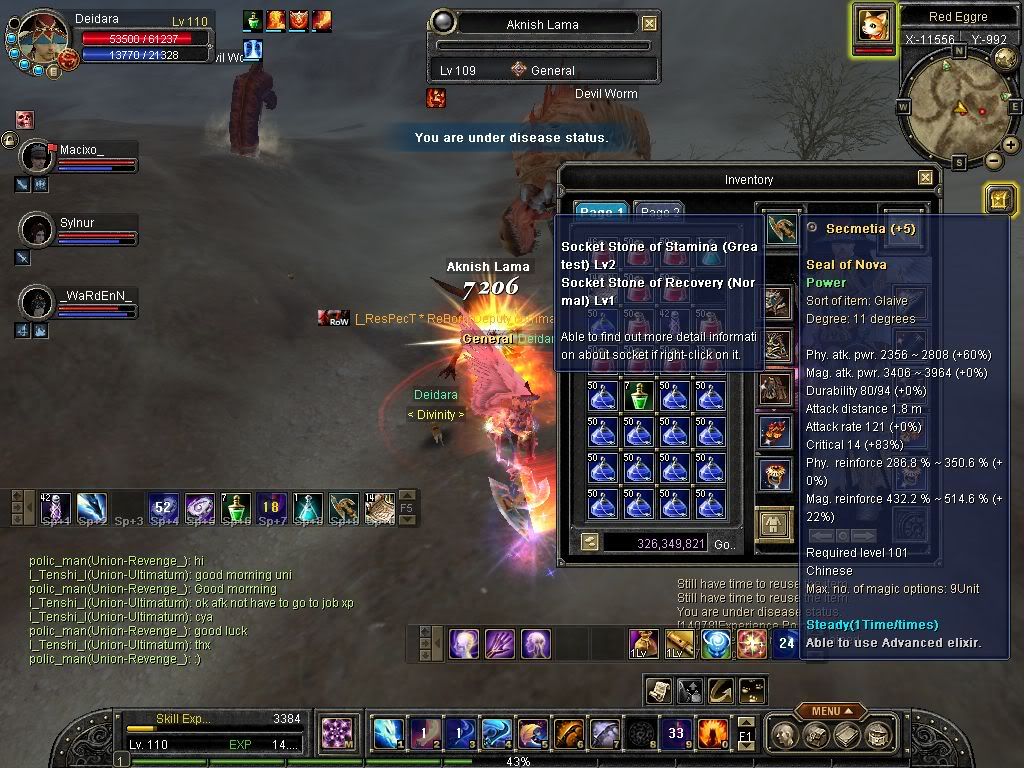Click the Red Eggre pet portrait
Screen dimensions: 1024x768
point(873,25)
